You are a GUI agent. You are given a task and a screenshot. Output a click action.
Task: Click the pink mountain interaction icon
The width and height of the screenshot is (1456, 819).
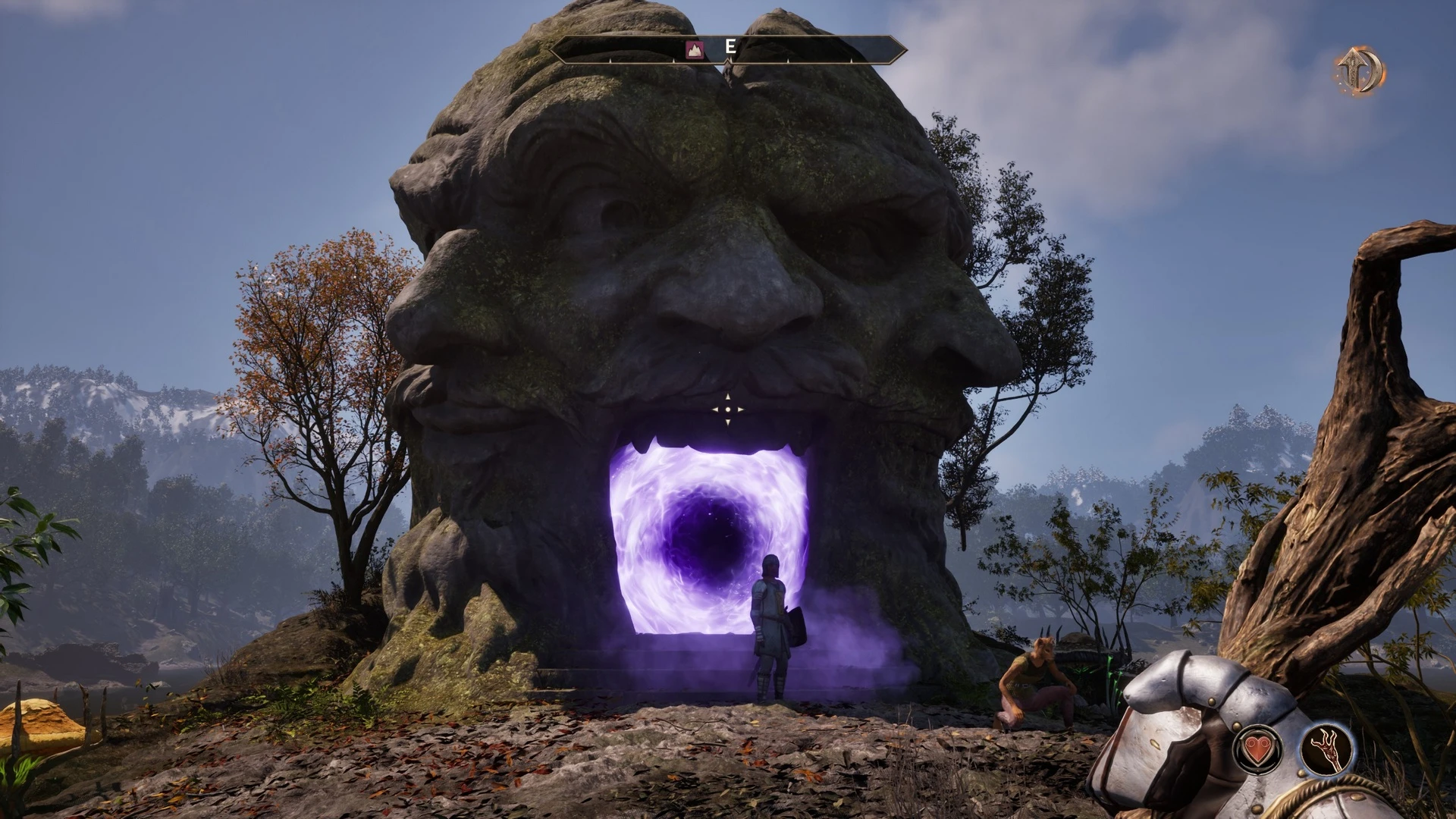pyautogui.click(x=694, y=49)
